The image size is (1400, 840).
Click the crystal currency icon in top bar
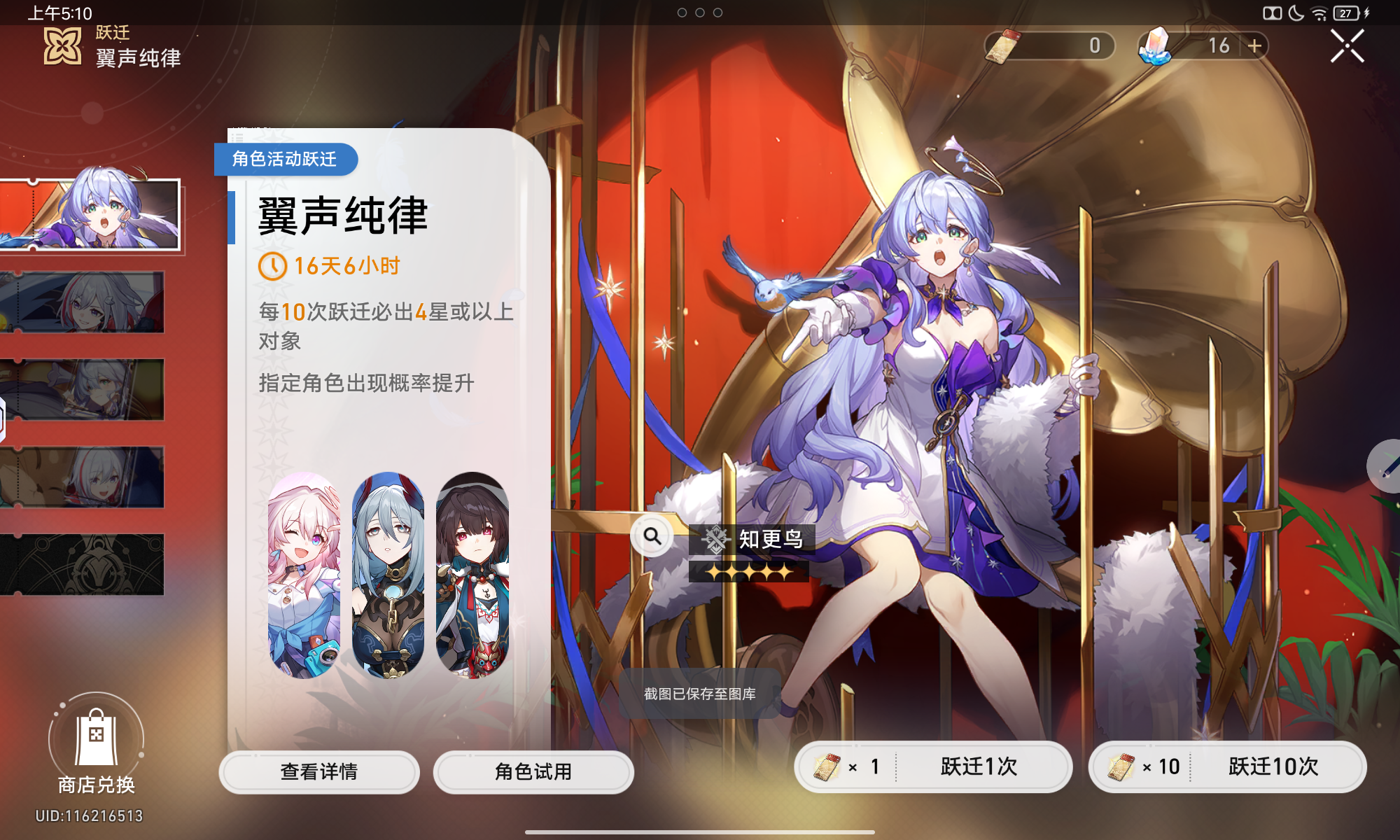pyautogui.click(x=1154, y=45)
